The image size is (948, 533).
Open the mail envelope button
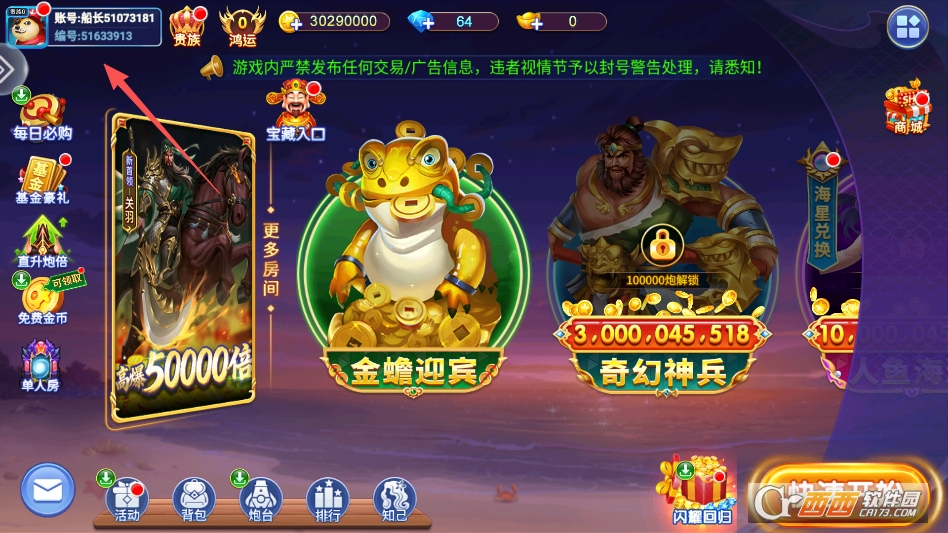pos(48,491)
